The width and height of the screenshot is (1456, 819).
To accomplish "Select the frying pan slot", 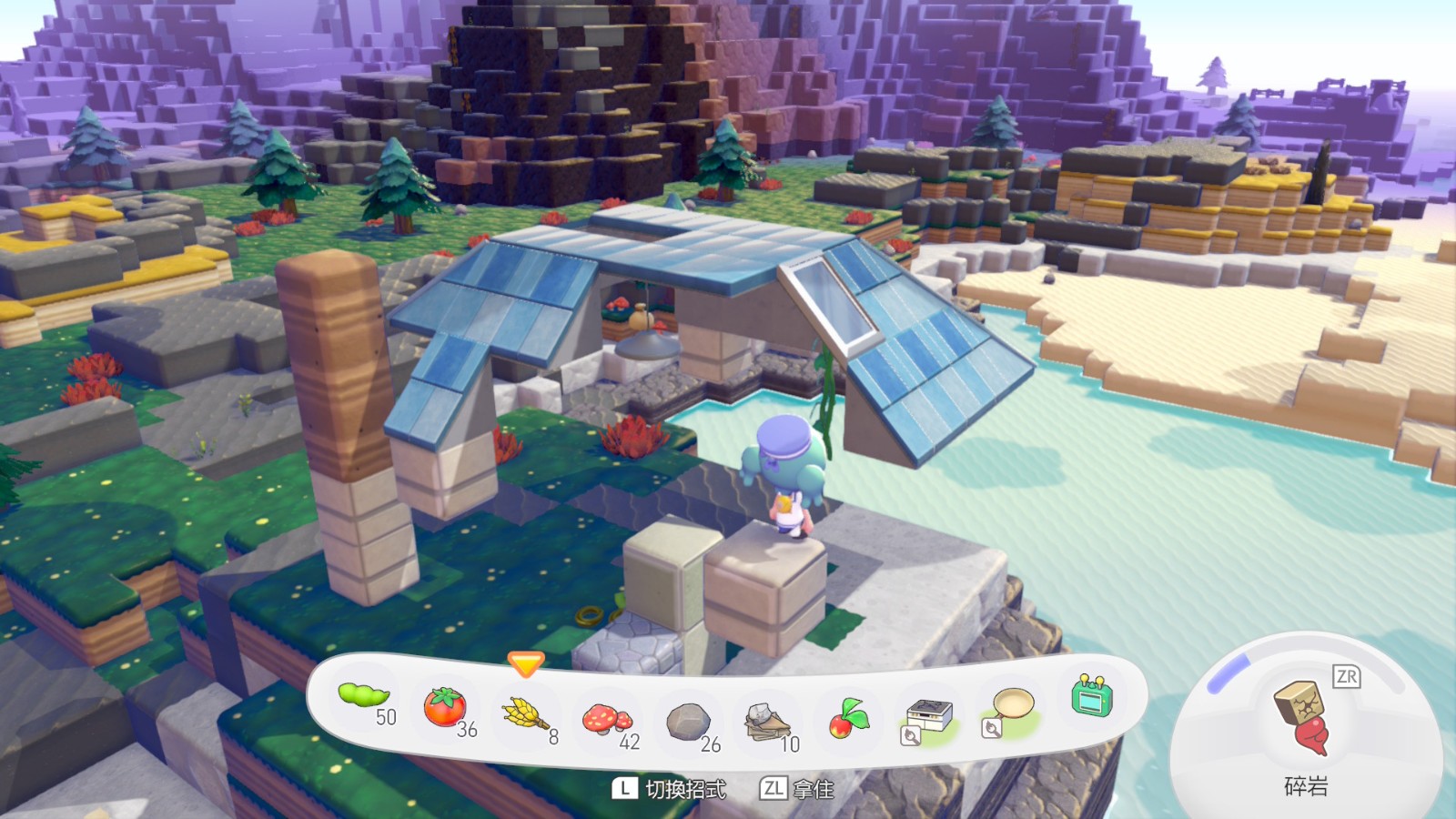I will click(x=1012, y=708).
